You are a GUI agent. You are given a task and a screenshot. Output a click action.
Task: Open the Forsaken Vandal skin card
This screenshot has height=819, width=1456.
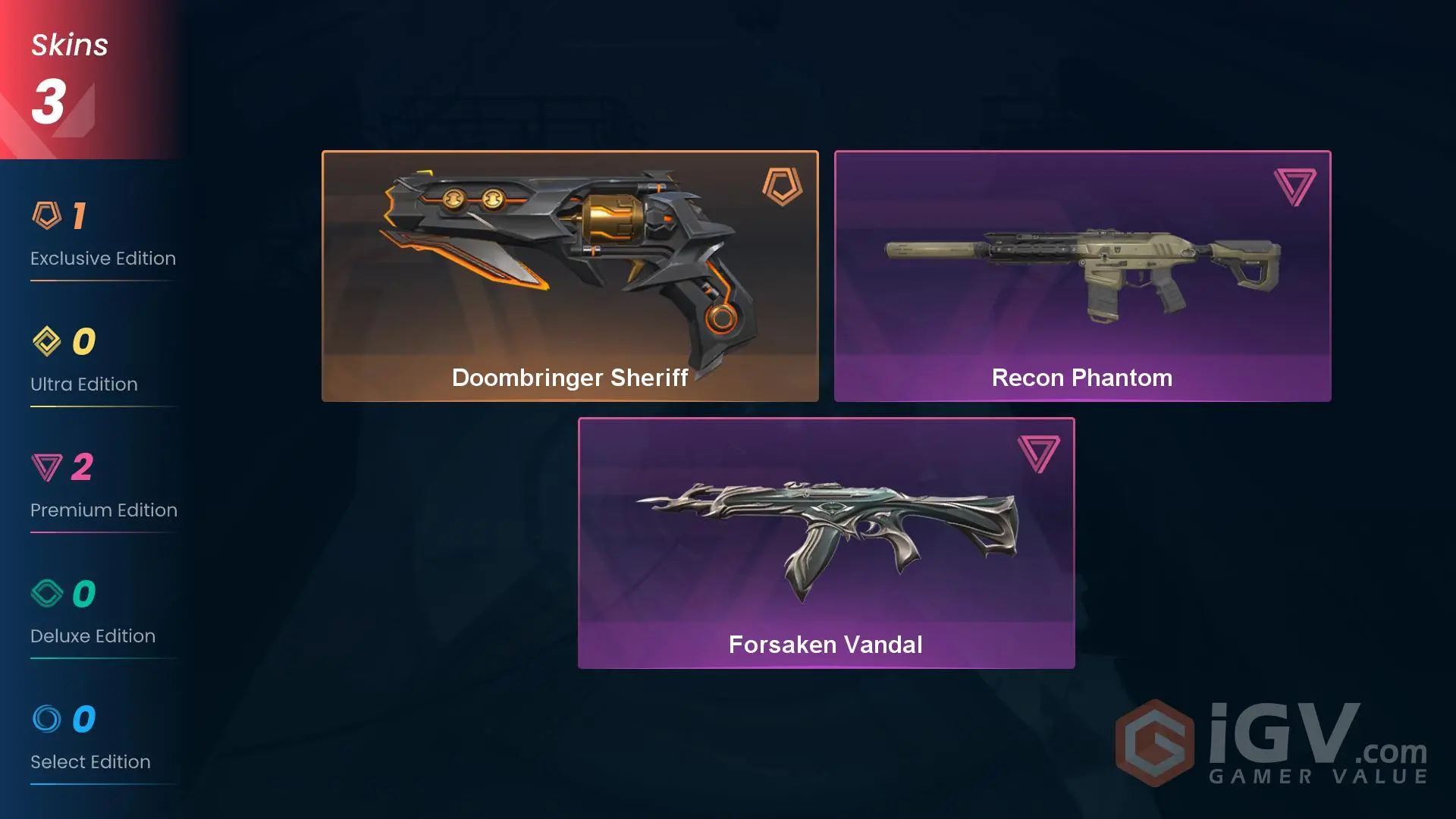(826, 543)
